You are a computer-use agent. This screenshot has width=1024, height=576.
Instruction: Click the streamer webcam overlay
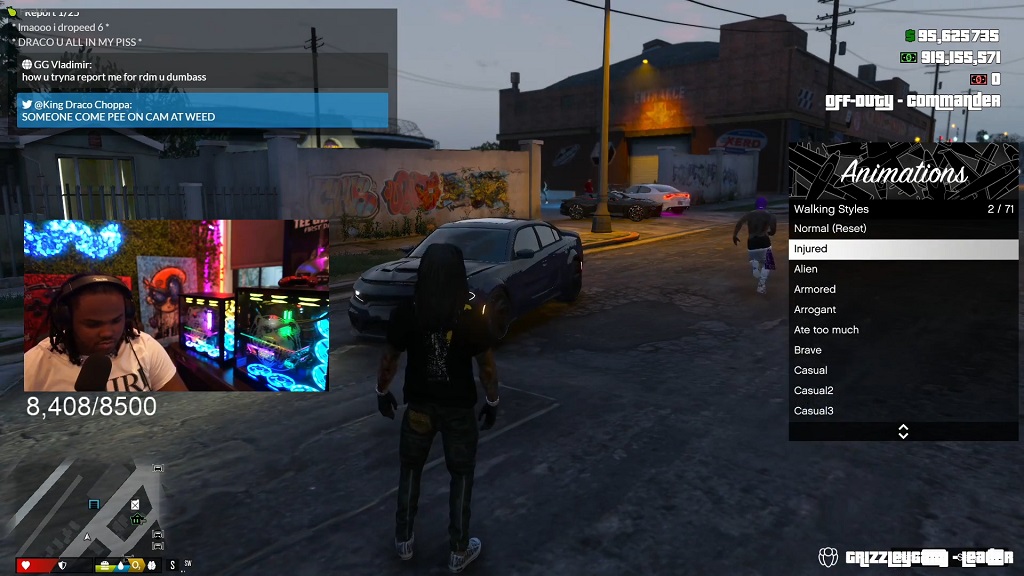pos(176,305)
